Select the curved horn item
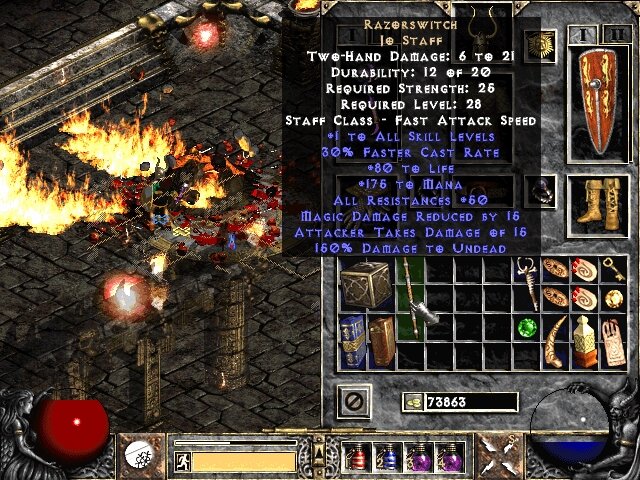 click(557, 340)
